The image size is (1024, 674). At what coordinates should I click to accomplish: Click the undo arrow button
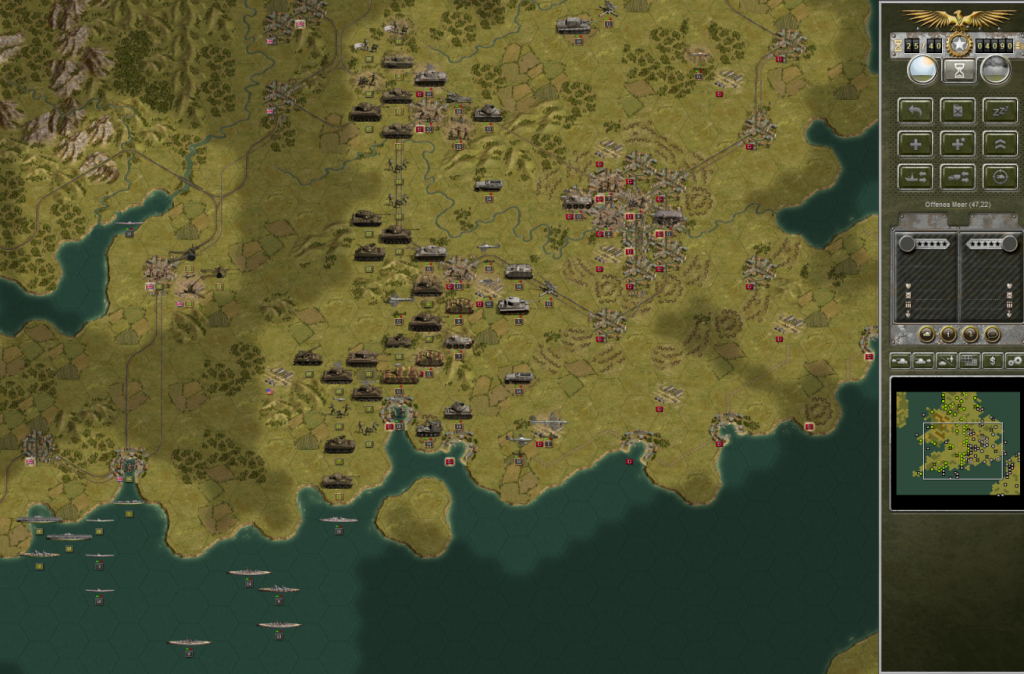[916, 110]
